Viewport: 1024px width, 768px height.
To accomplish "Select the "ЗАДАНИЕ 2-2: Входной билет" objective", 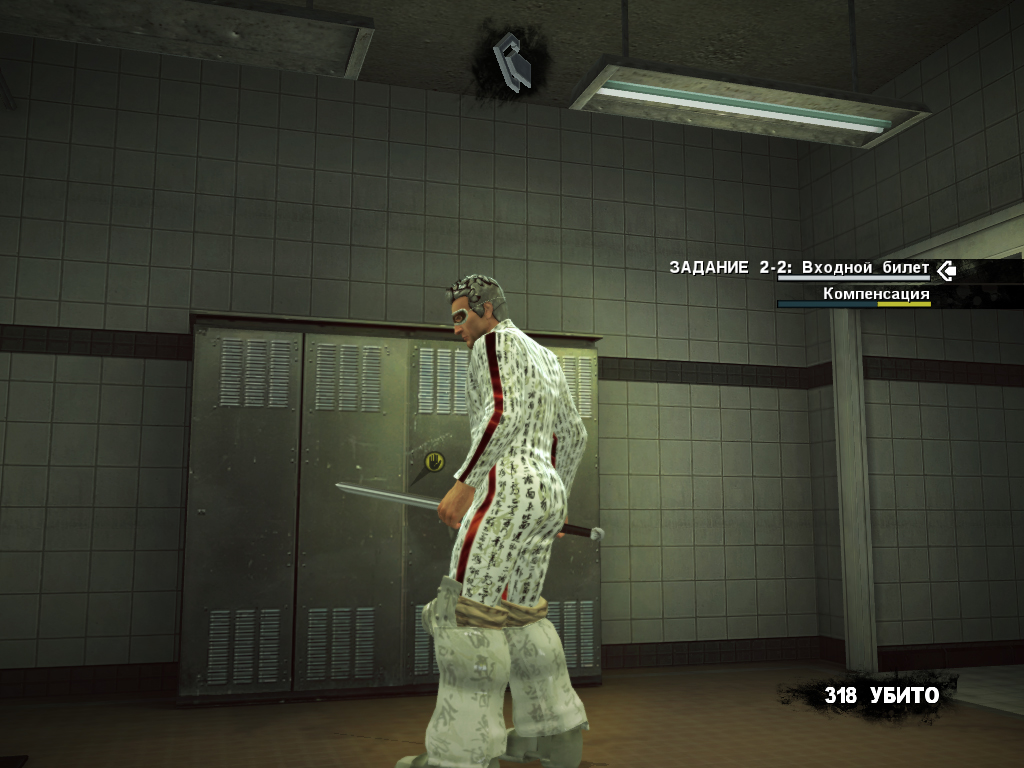I will coord(799,268).
